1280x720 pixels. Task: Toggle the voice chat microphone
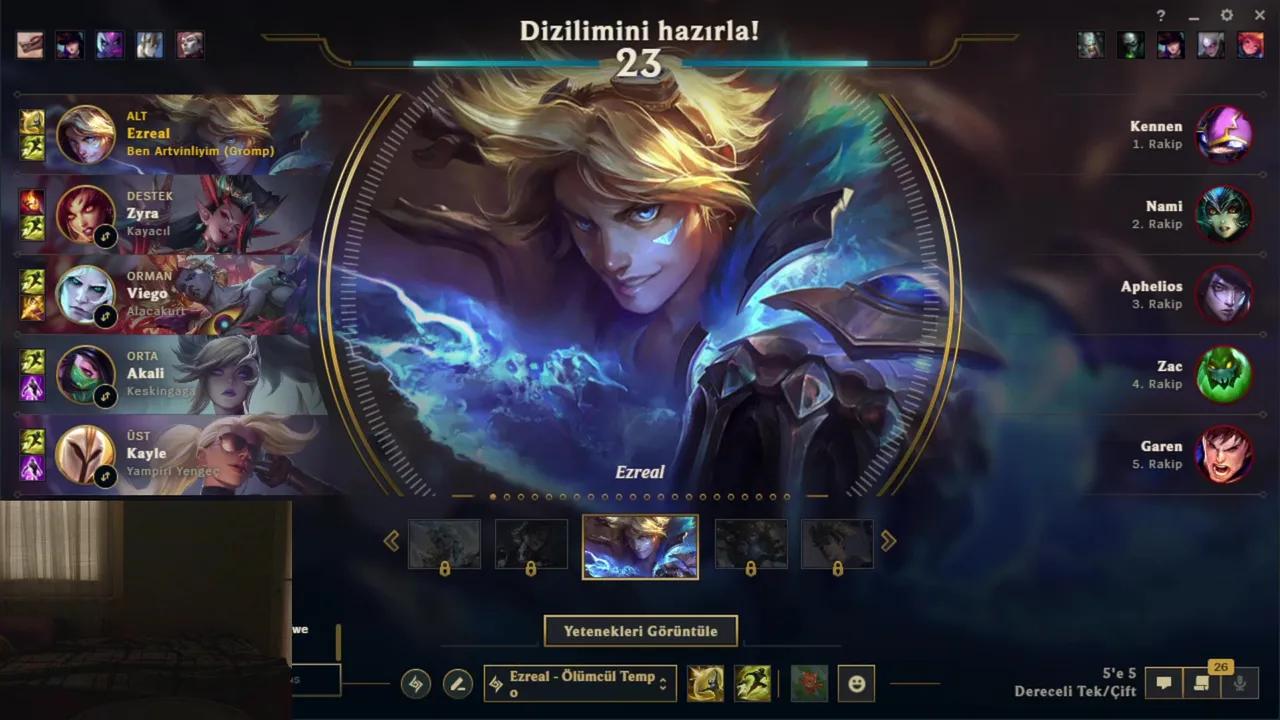coord(1237,683)
